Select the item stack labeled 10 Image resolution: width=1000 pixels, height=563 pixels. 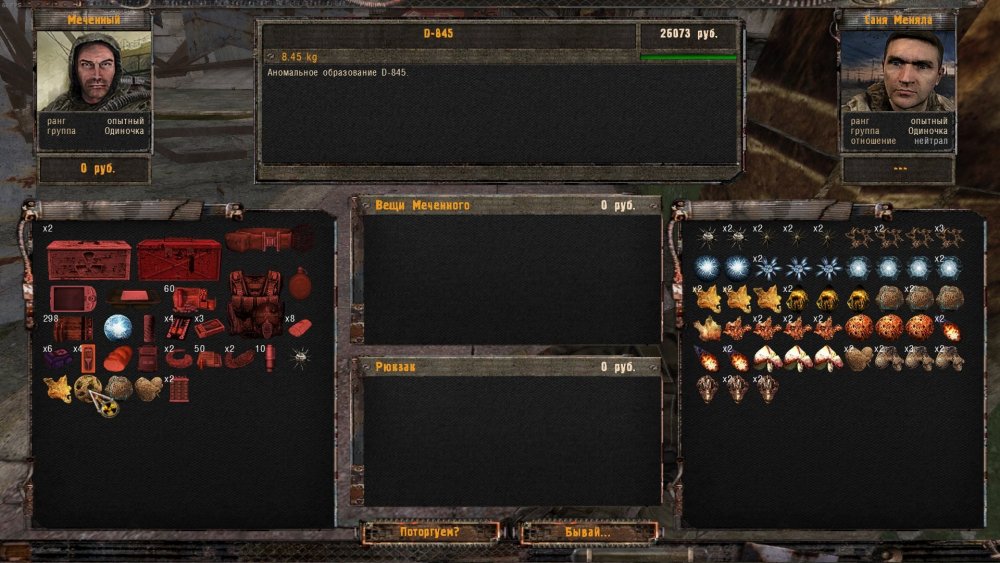click(269, 358)
